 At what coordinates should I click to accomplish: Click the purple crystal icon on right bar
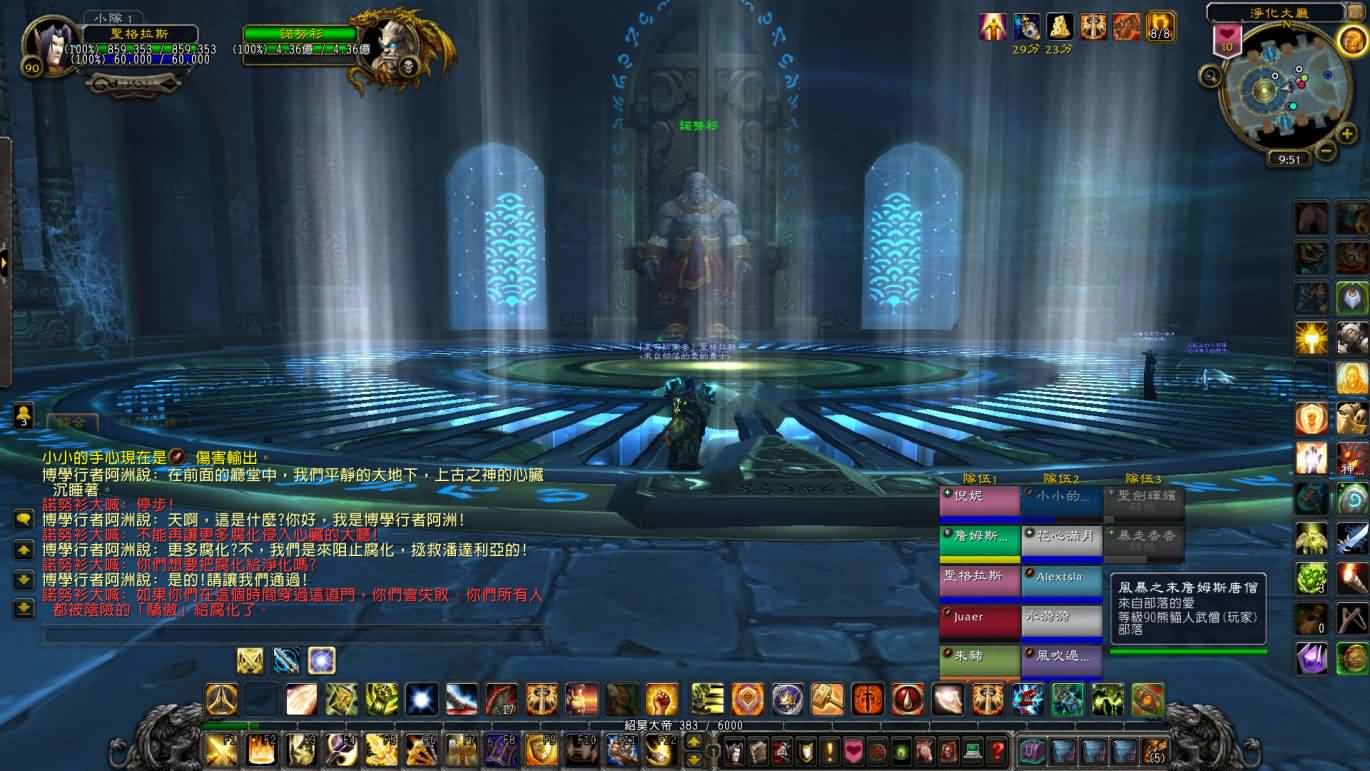pyautogui.click(x=1311, y=657)
